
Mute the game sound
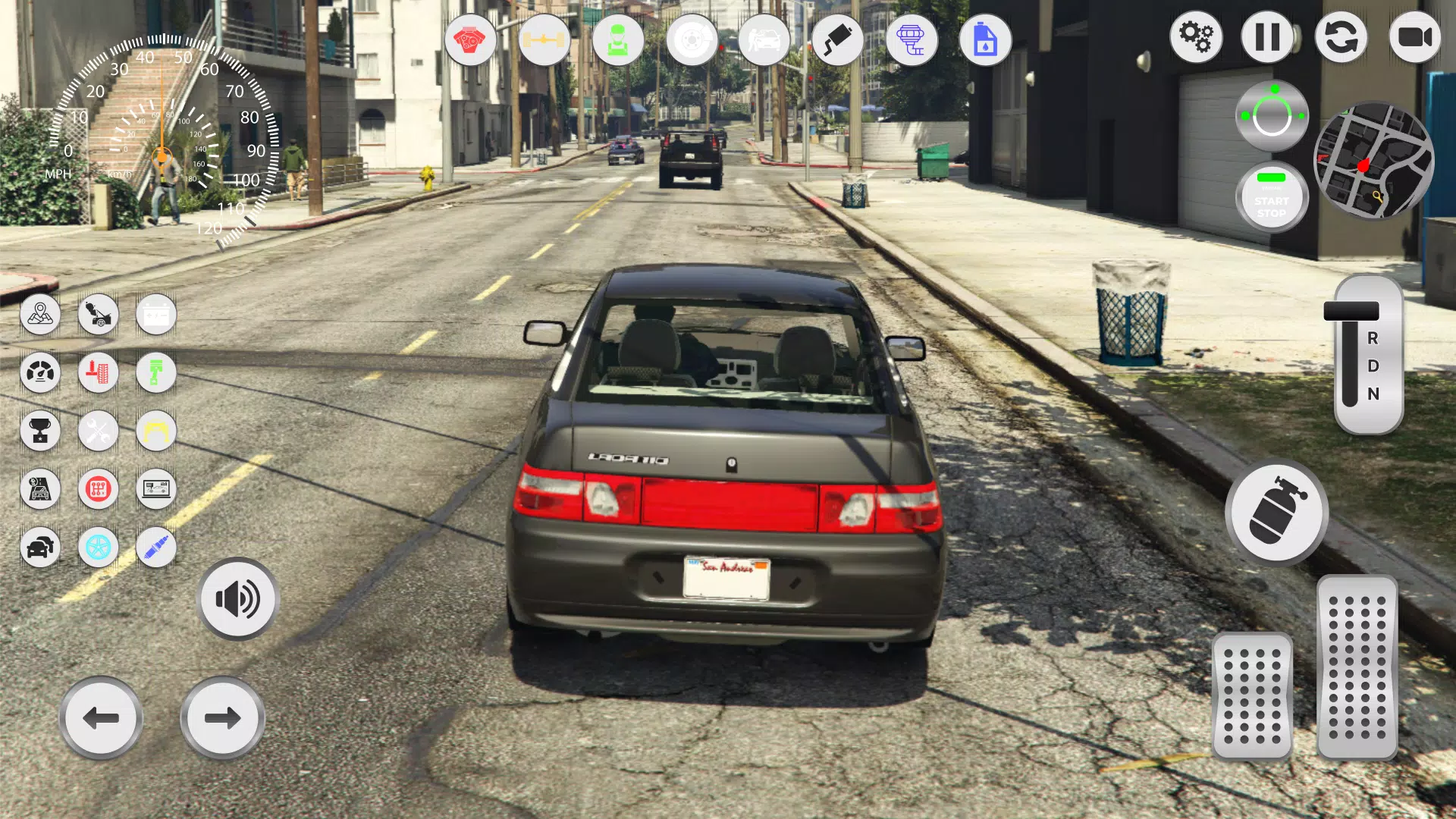[x=237, y=599]
